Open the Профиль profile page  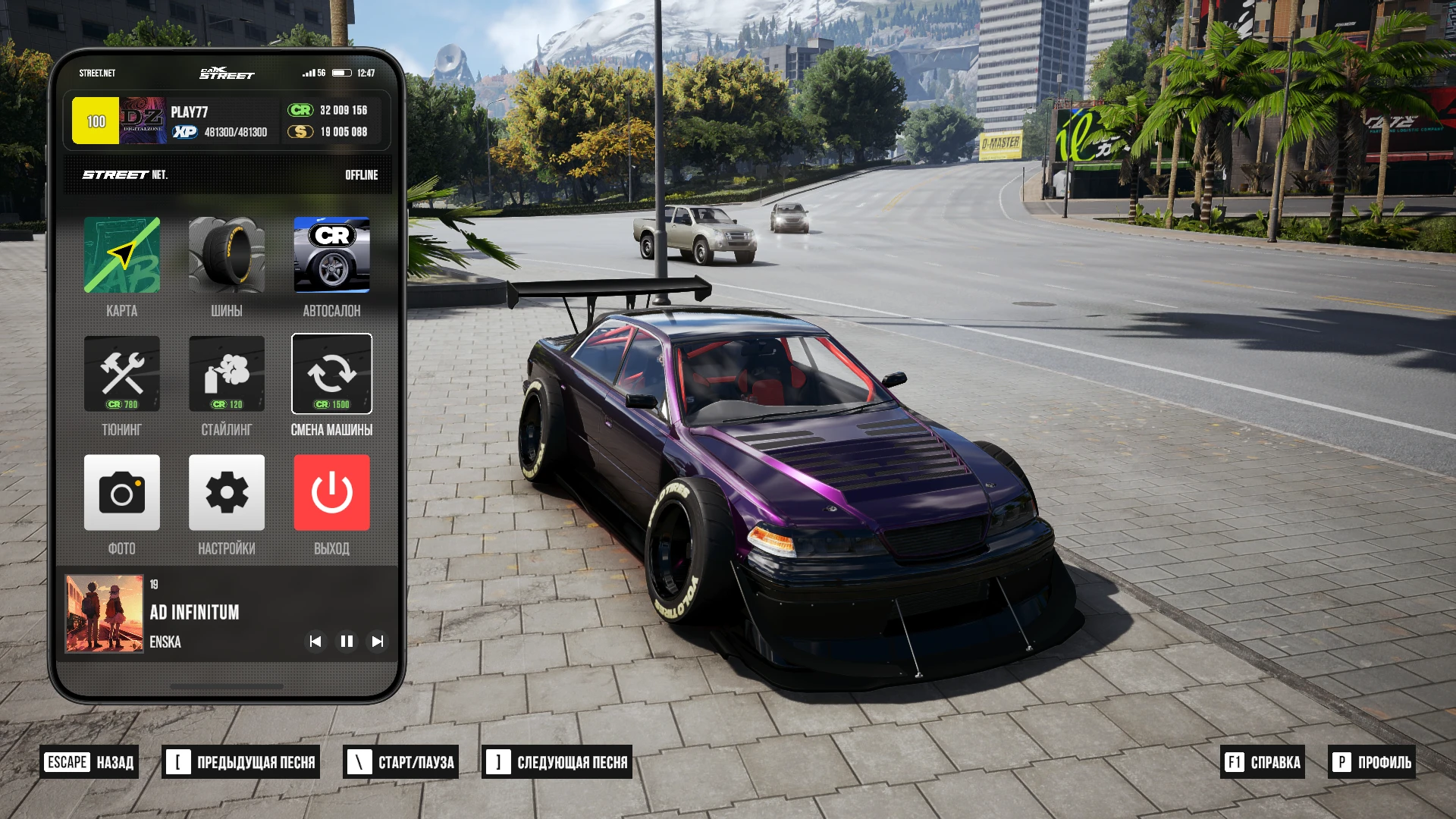(x=1372, y=762)
